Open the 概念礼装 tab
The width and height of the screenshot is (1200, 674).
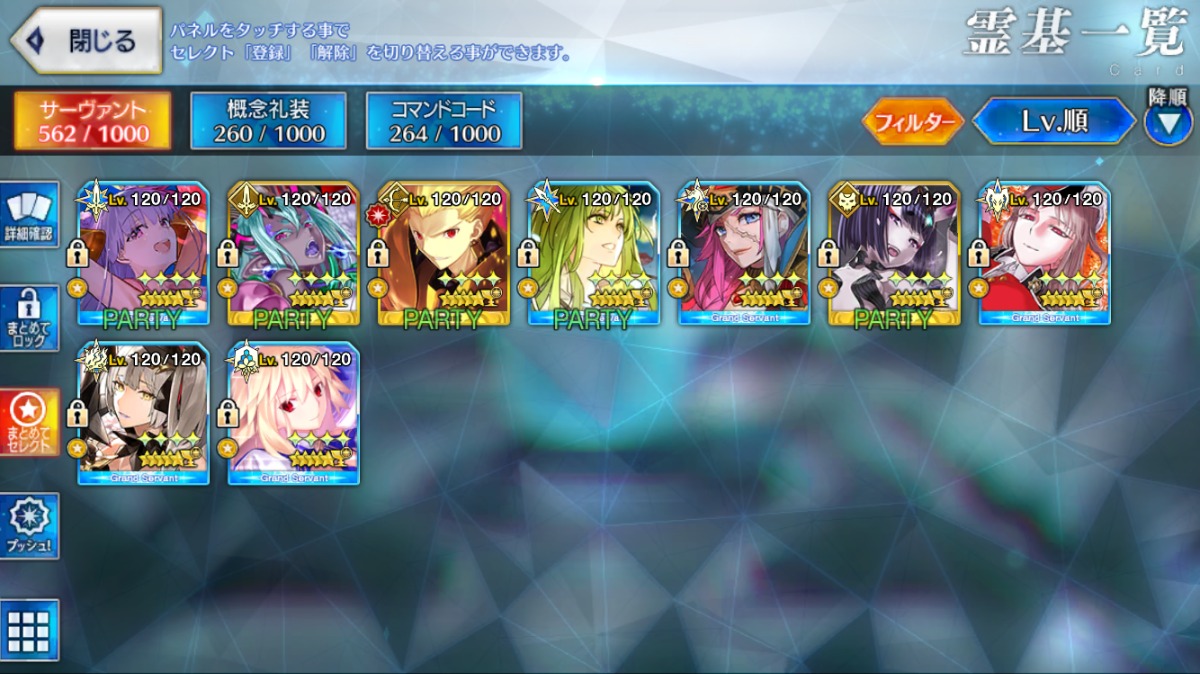(x=268, y=121)
